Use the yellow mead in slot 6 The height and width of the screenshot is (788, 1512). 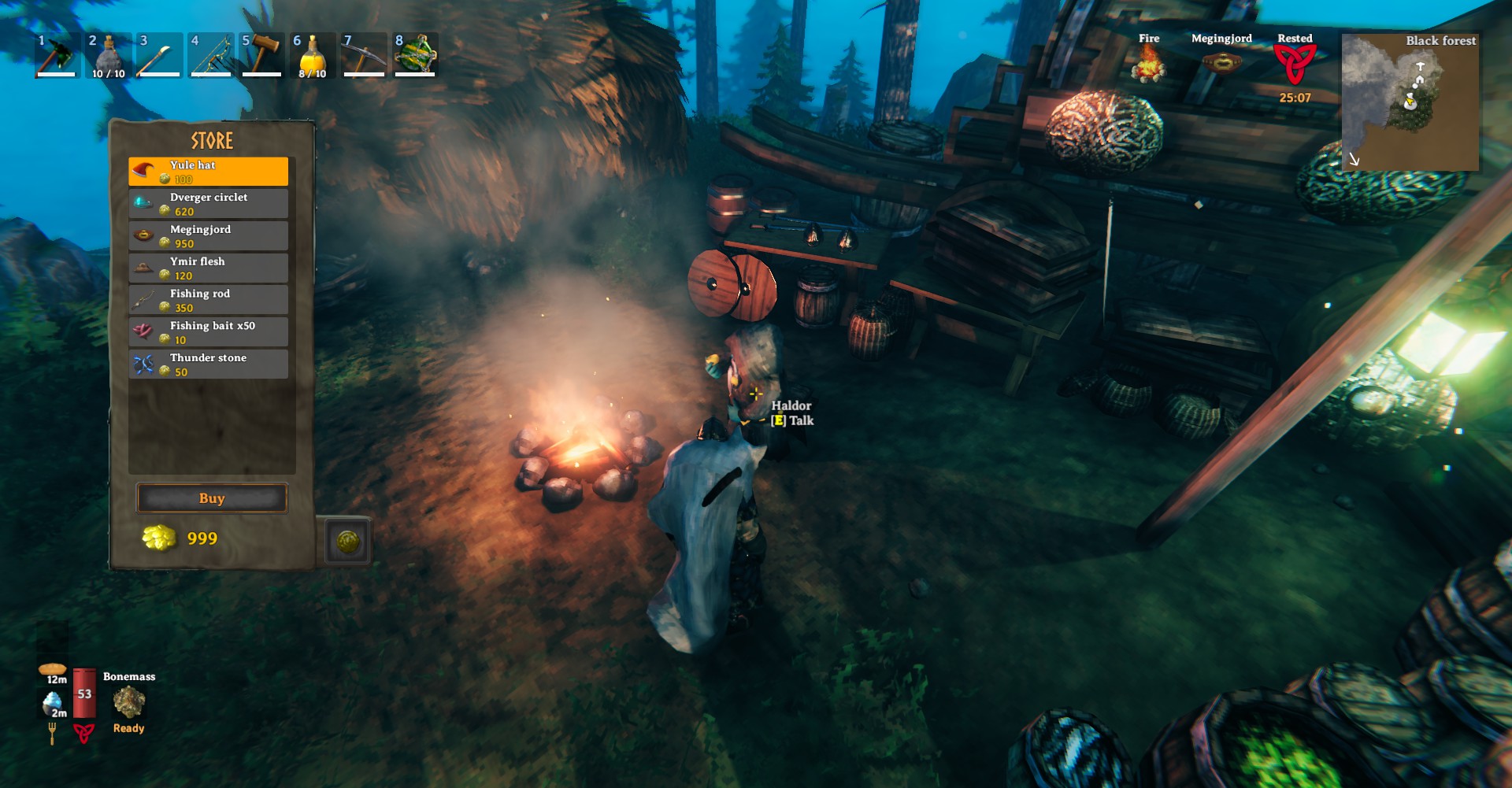(x=313, y=55)
